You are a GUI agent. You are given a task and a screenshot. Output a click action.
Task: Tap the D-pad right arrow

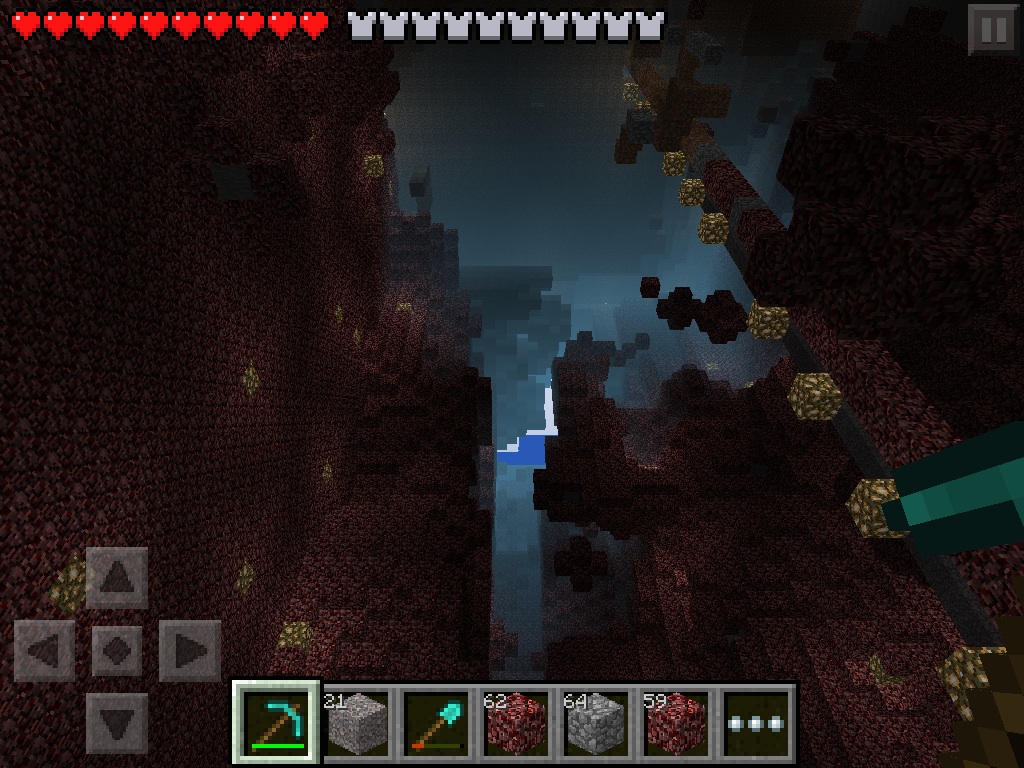point(190,651)
